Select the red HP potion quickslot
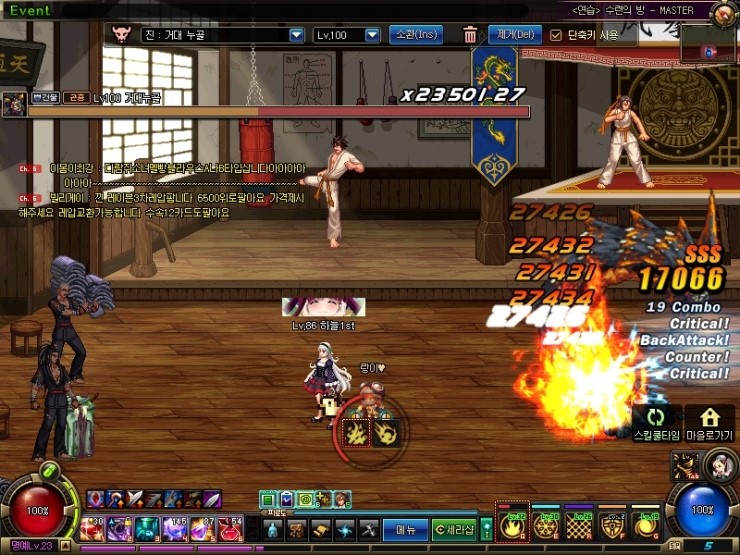Screen dimensions: 740x555 (x=229, y=528)
